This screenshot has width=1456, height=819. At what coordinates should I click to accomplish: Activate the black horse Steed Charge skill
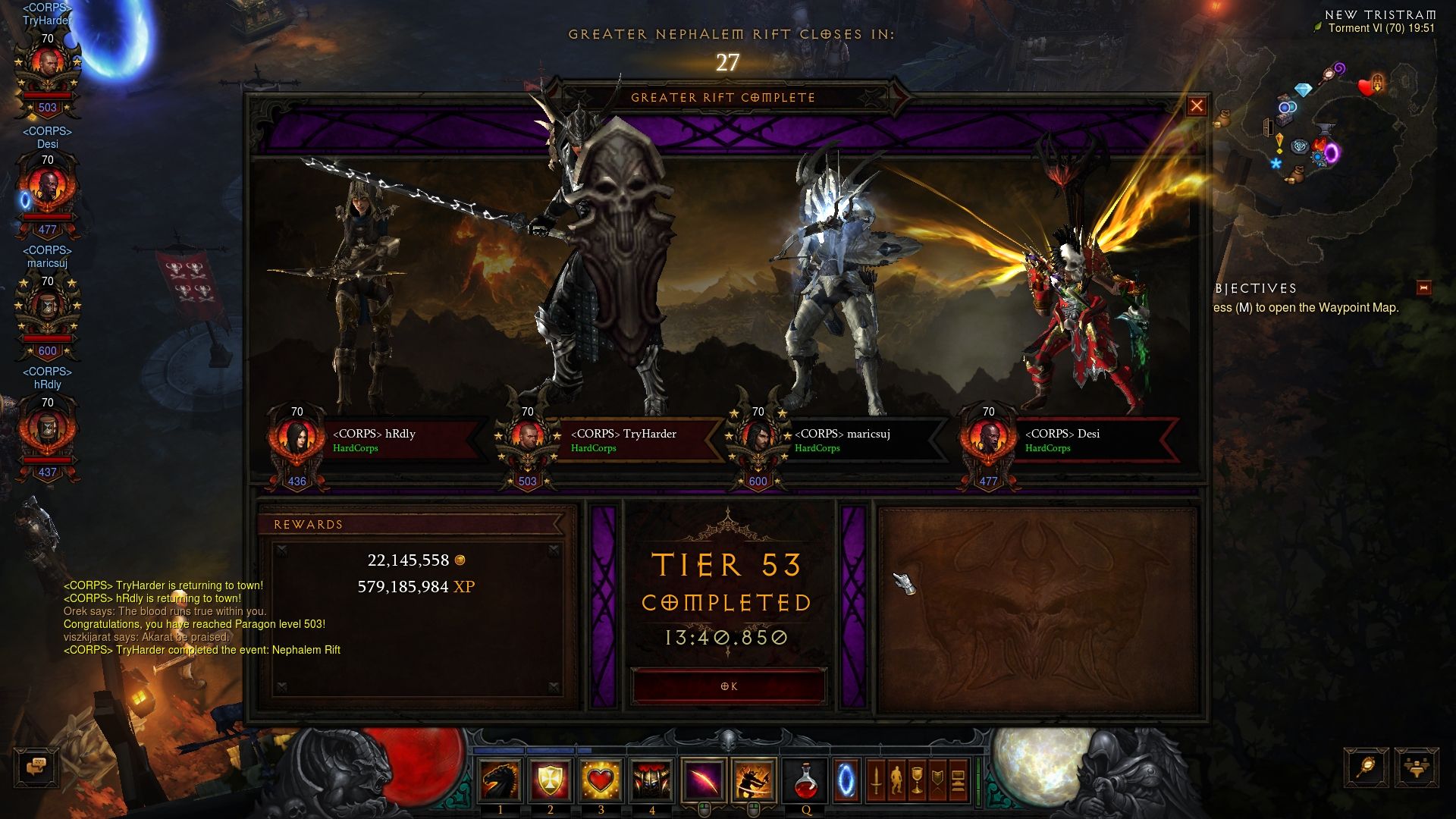tap(500, 780)
